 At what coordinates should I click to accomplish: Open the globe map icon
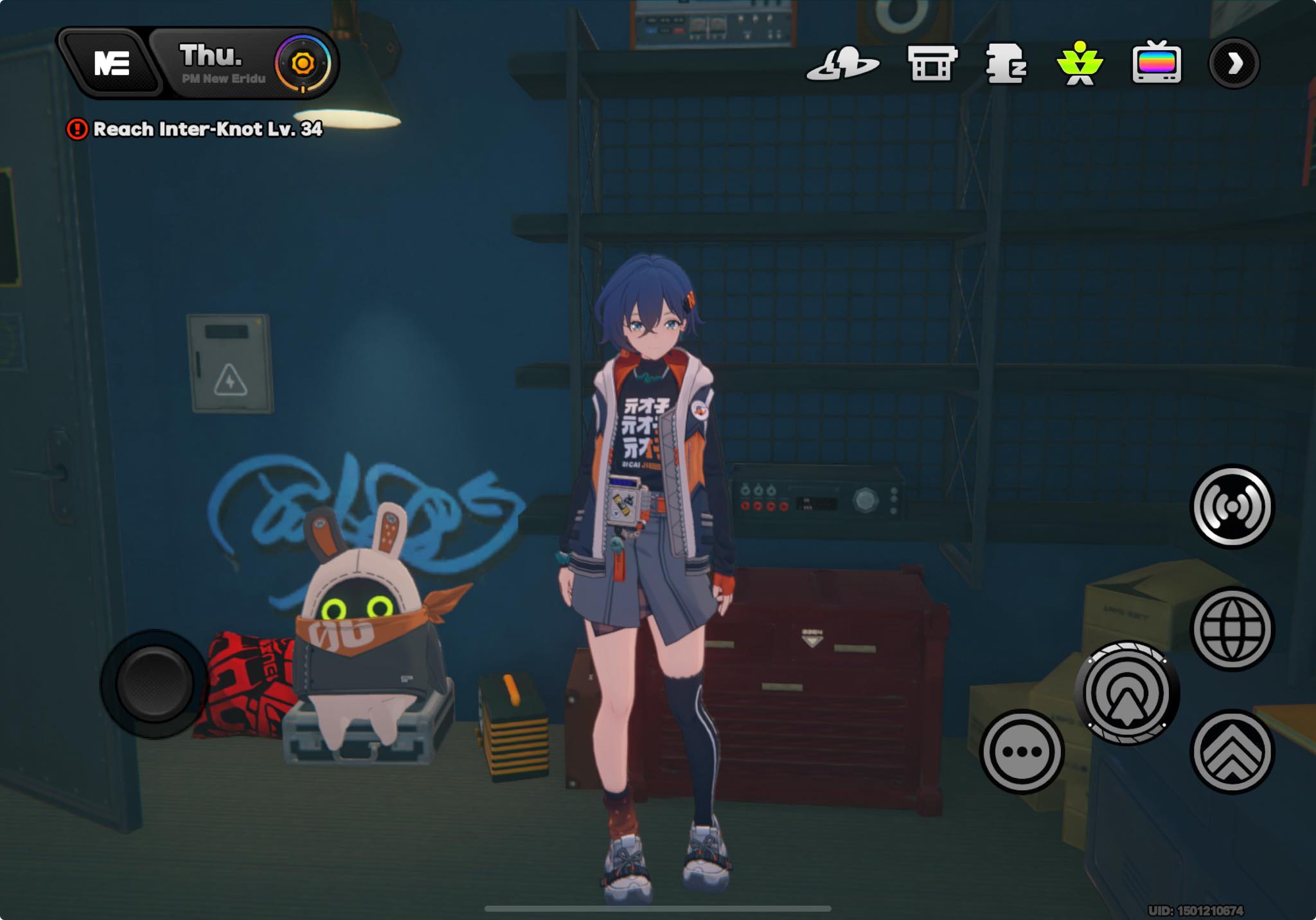tap(1232, 628)
